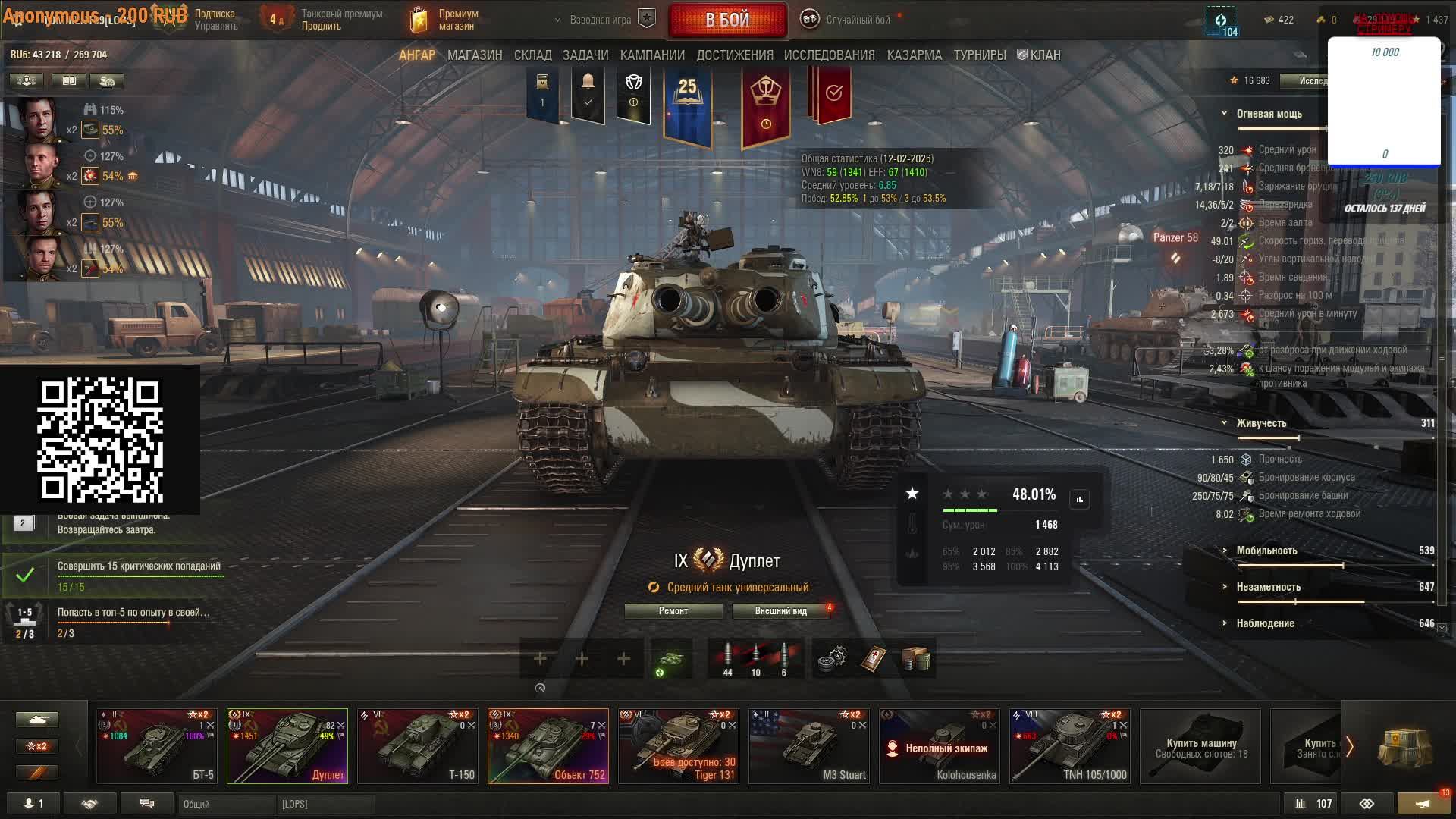Screen dimensions: 1456x819
Task: Open the КЛАН tab
Action: pos(1039,55)
